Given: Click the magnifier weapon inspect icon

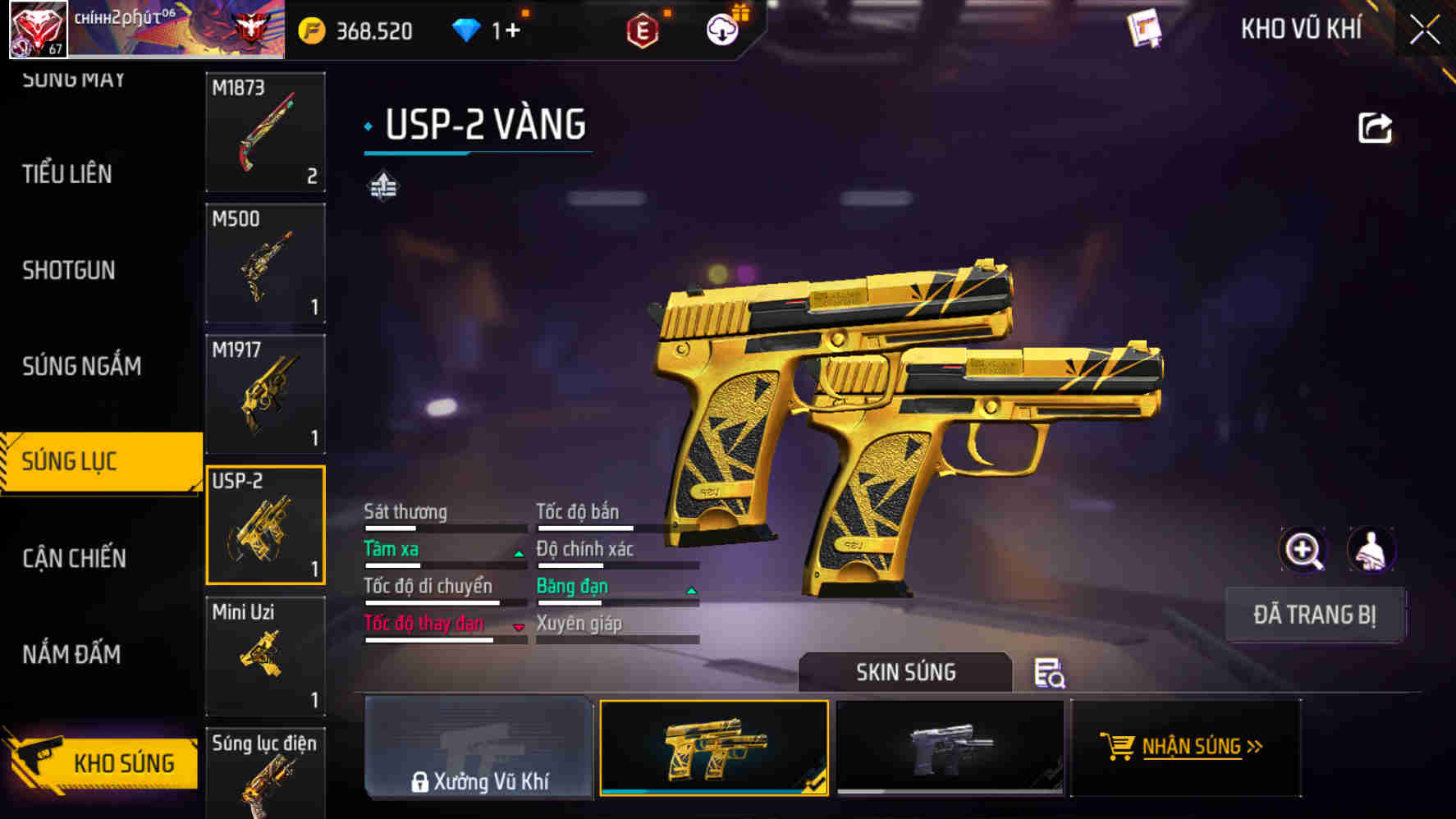Looking at the screenshot, I should 1303,550.
